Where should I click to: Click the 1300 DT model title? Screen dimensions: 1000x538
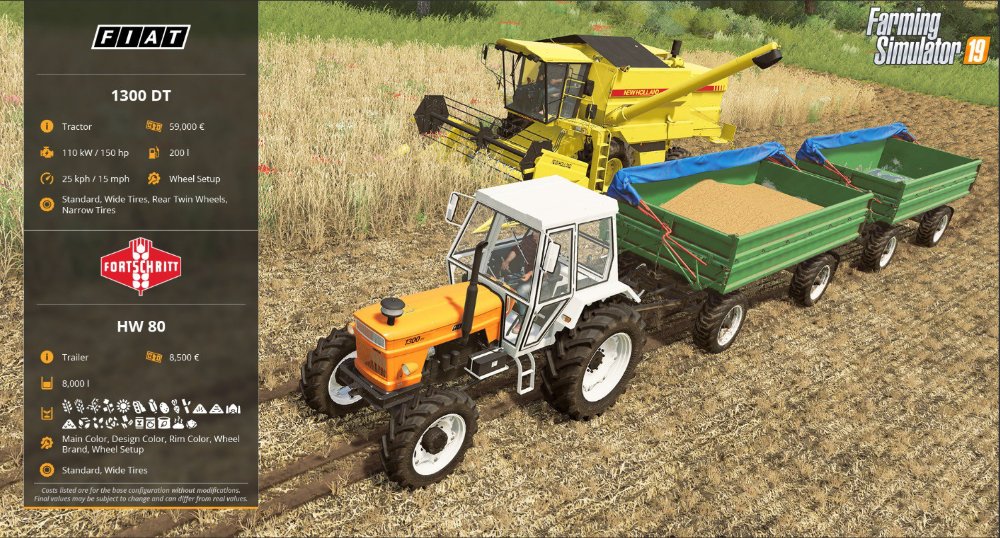[141, 96]
